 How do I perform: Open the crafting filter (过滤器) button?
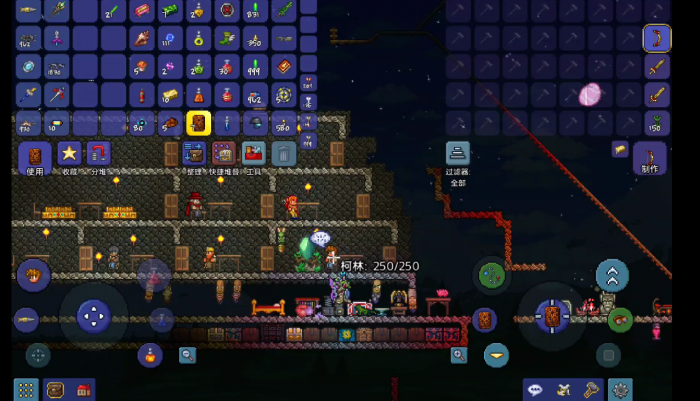(x=457, y=155)
